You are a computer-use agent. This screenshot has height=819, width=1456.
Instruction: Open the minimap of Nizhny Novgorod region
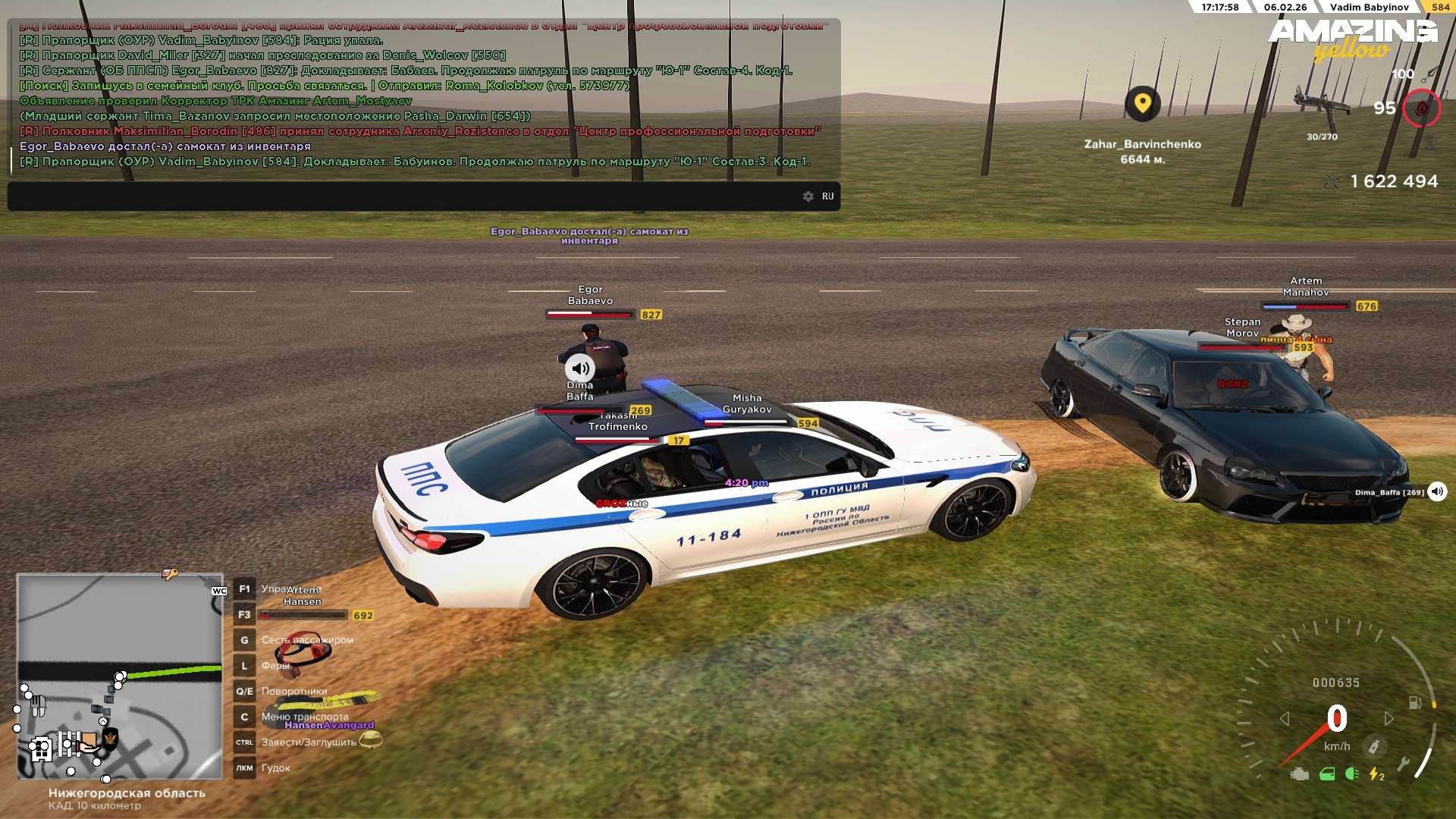pos(120,676)
